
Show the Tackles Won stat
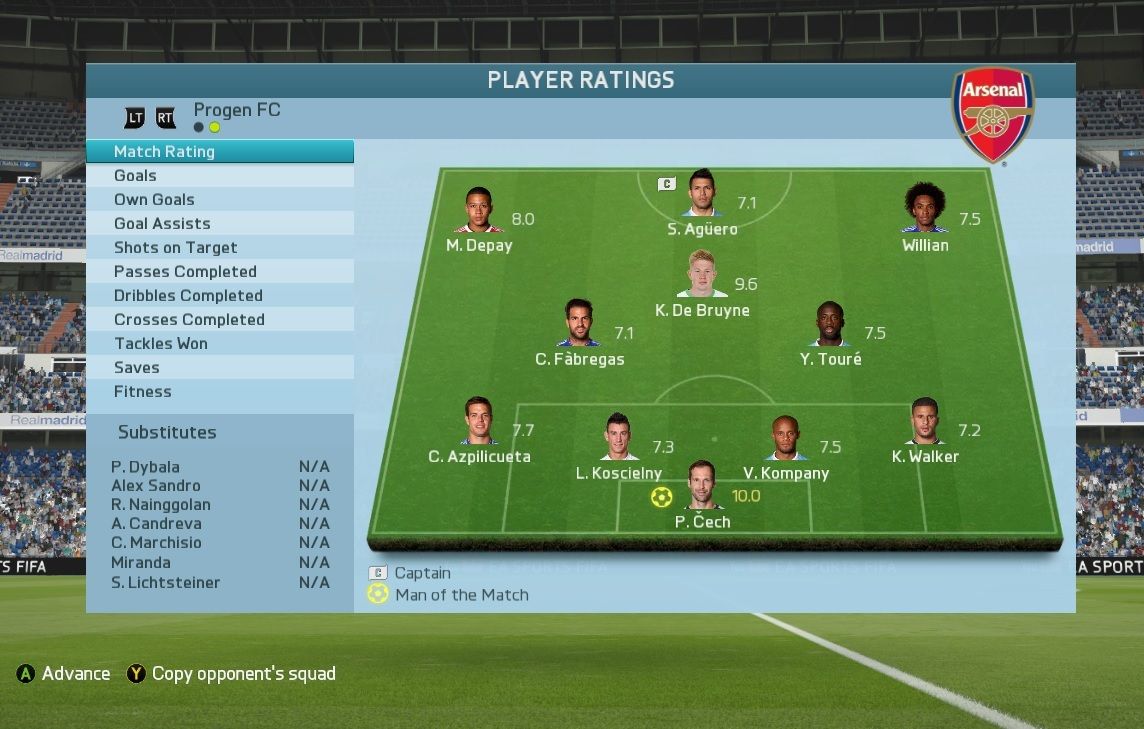coord(220,344)
